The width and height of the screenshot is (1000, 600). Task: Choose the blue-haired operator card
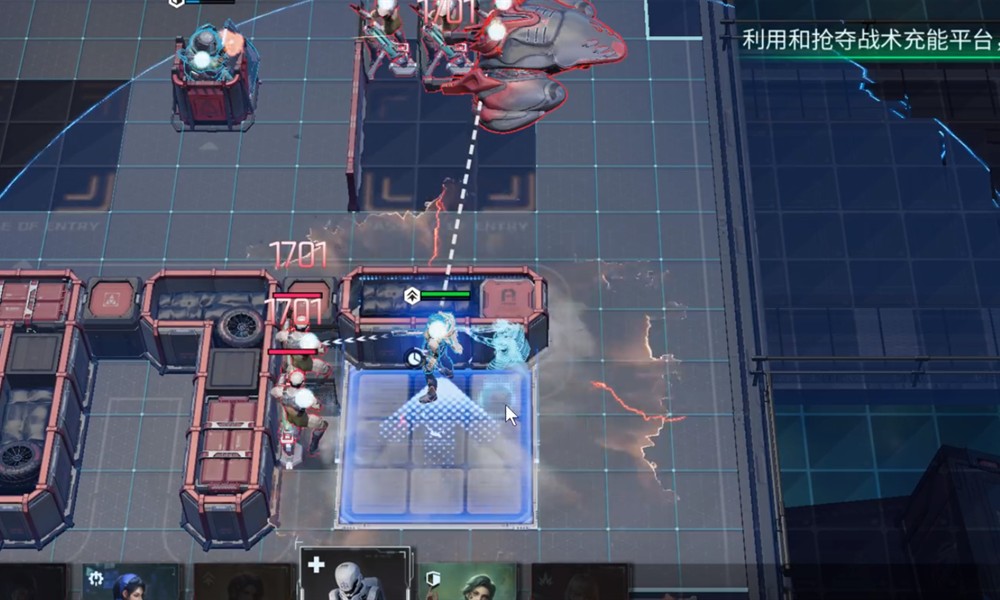click(130, 583)
